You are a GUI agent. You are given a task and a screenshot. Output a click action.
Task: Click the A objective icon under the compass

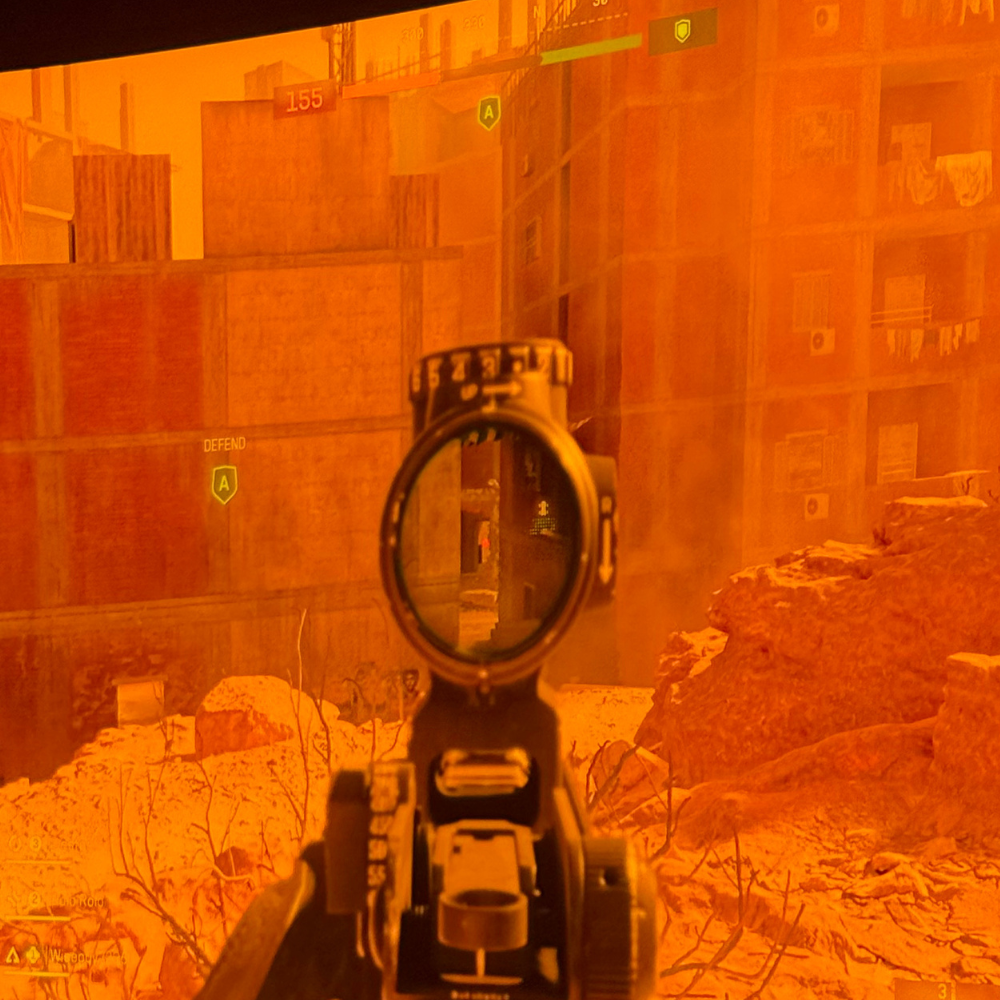tap(489, 112)
